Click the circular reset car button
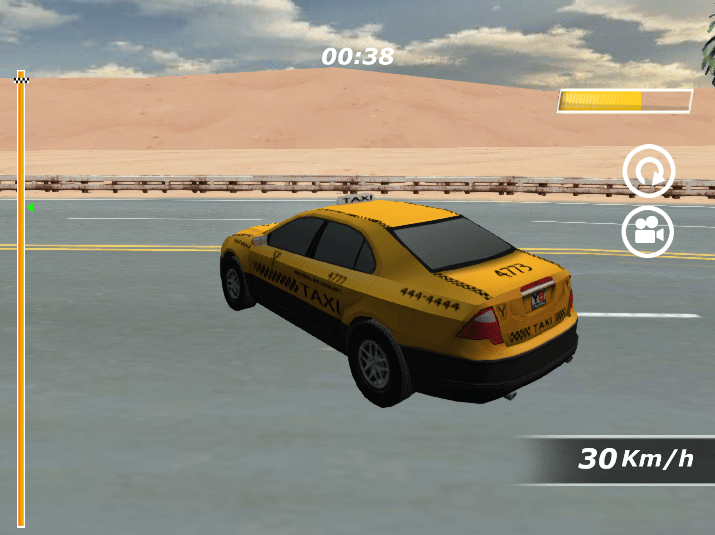The width and height of the screenshot is (715, 535). [649, 171]
